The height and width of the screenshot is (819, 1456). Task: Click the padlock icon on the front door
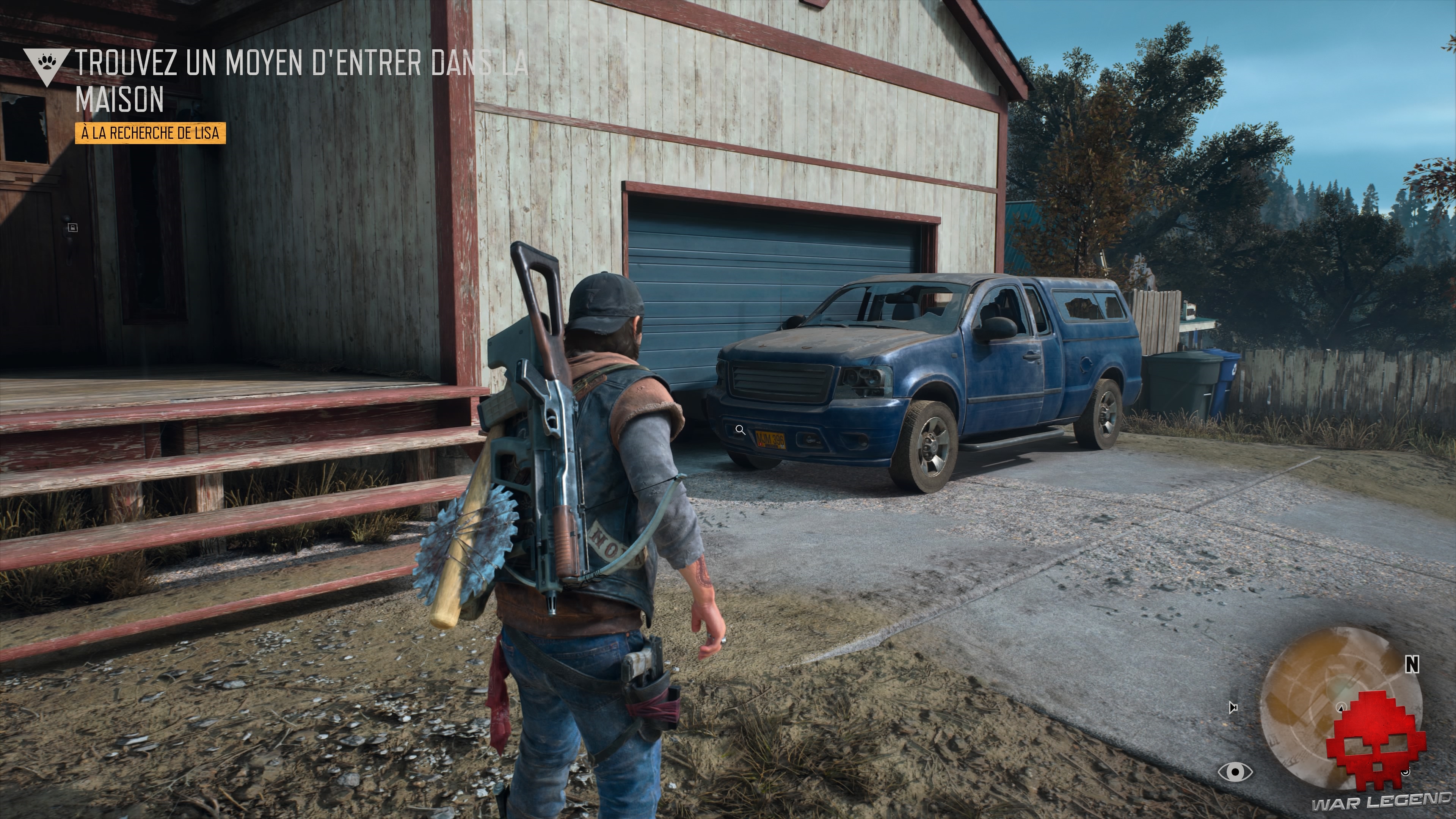click(x=74, y=228)
